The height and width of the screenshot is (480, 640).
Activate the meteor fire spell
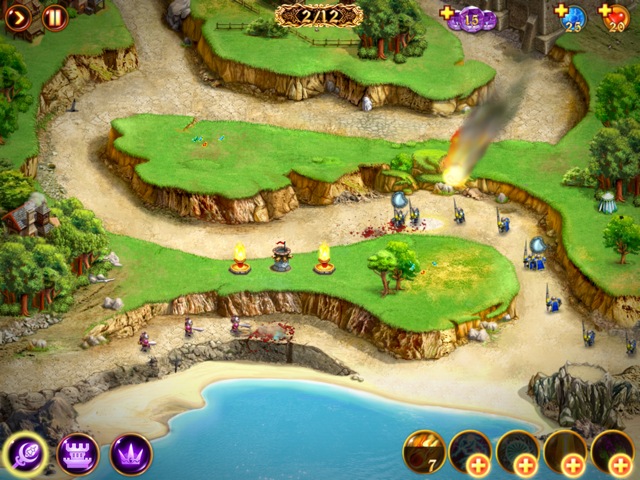423,451
